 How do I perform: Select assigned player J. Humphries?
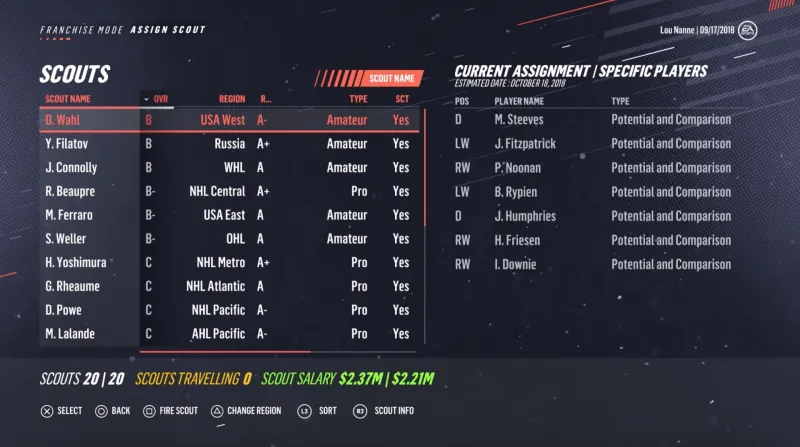(524, 216)
